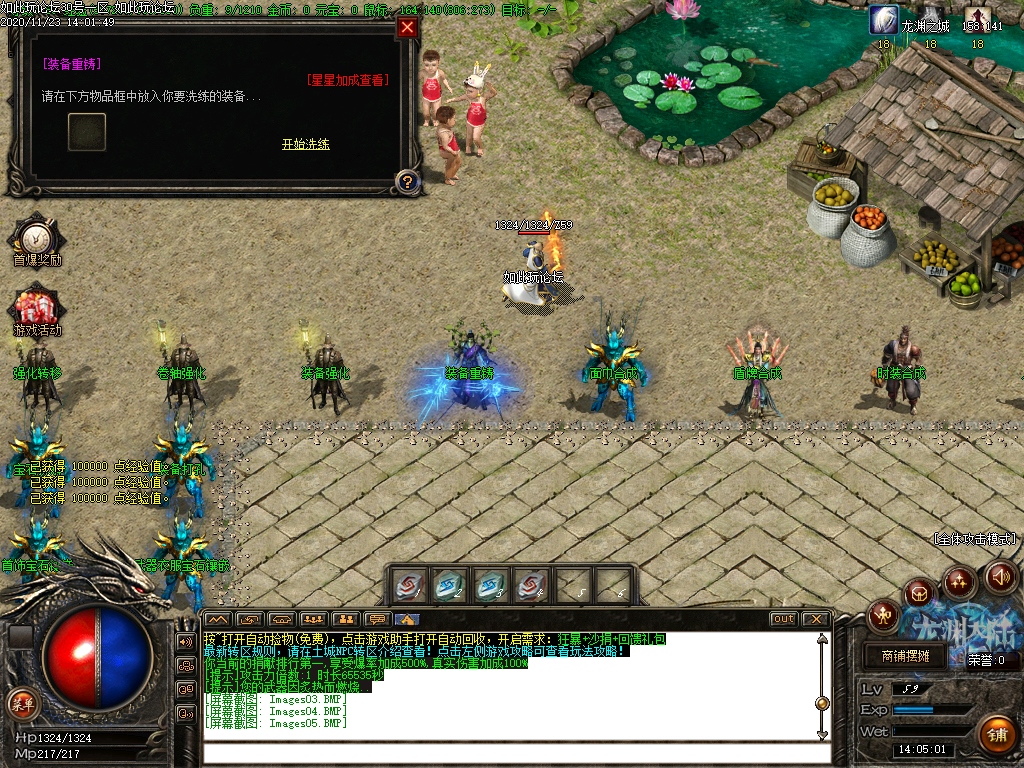This screenshot has height=768, width=1024.
Task: Open the 菜单 round menu button
Action: 22,703
